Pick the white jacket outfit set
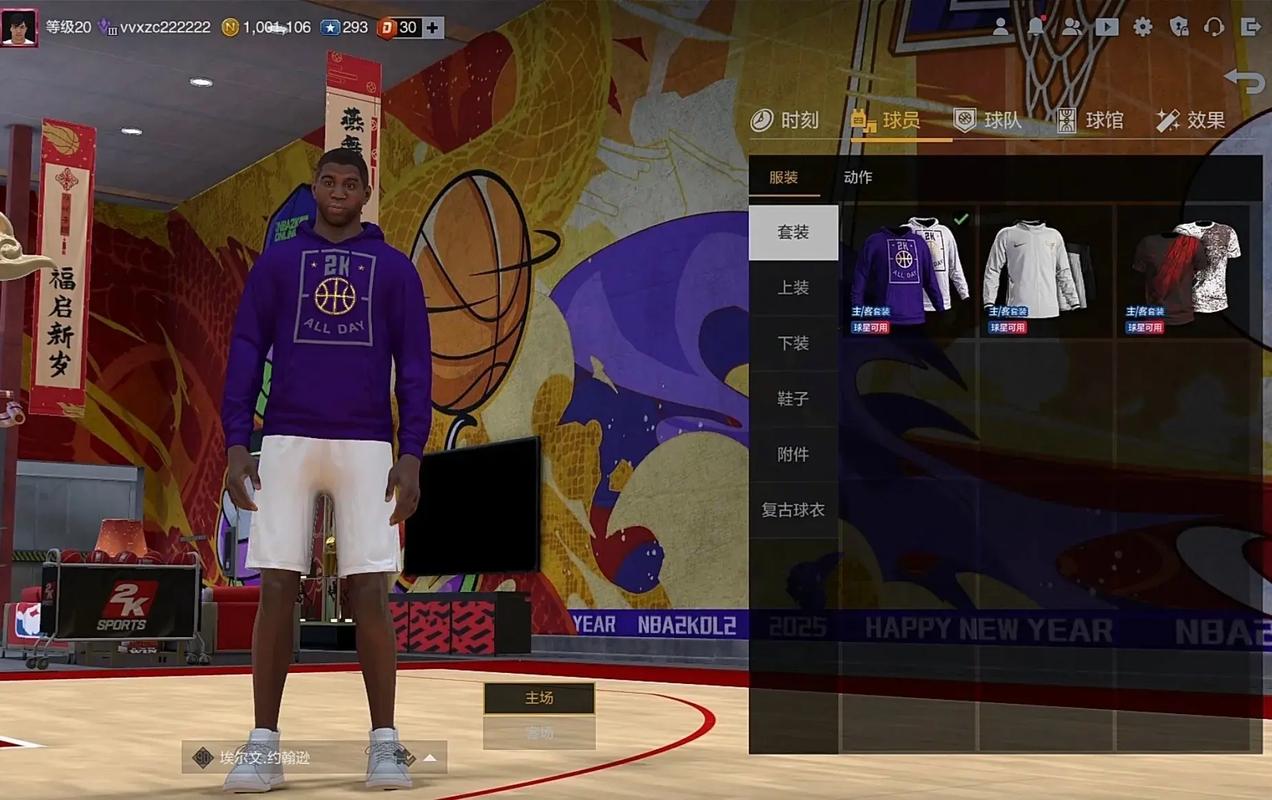 [1045, 271]
